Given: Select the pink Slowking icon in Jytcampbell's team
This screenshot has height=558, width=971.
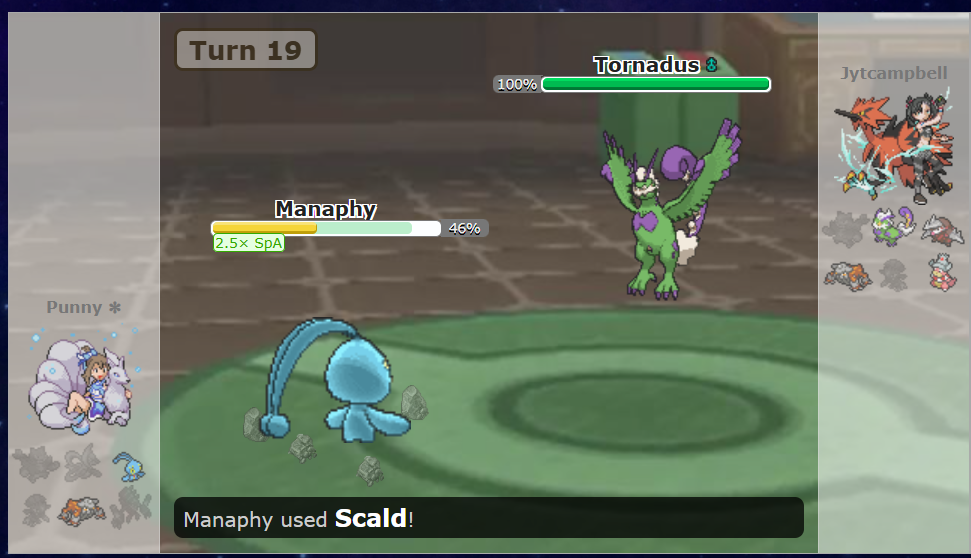Looking at the screenshot, I should pyautogui.click(x=940, y=273).
